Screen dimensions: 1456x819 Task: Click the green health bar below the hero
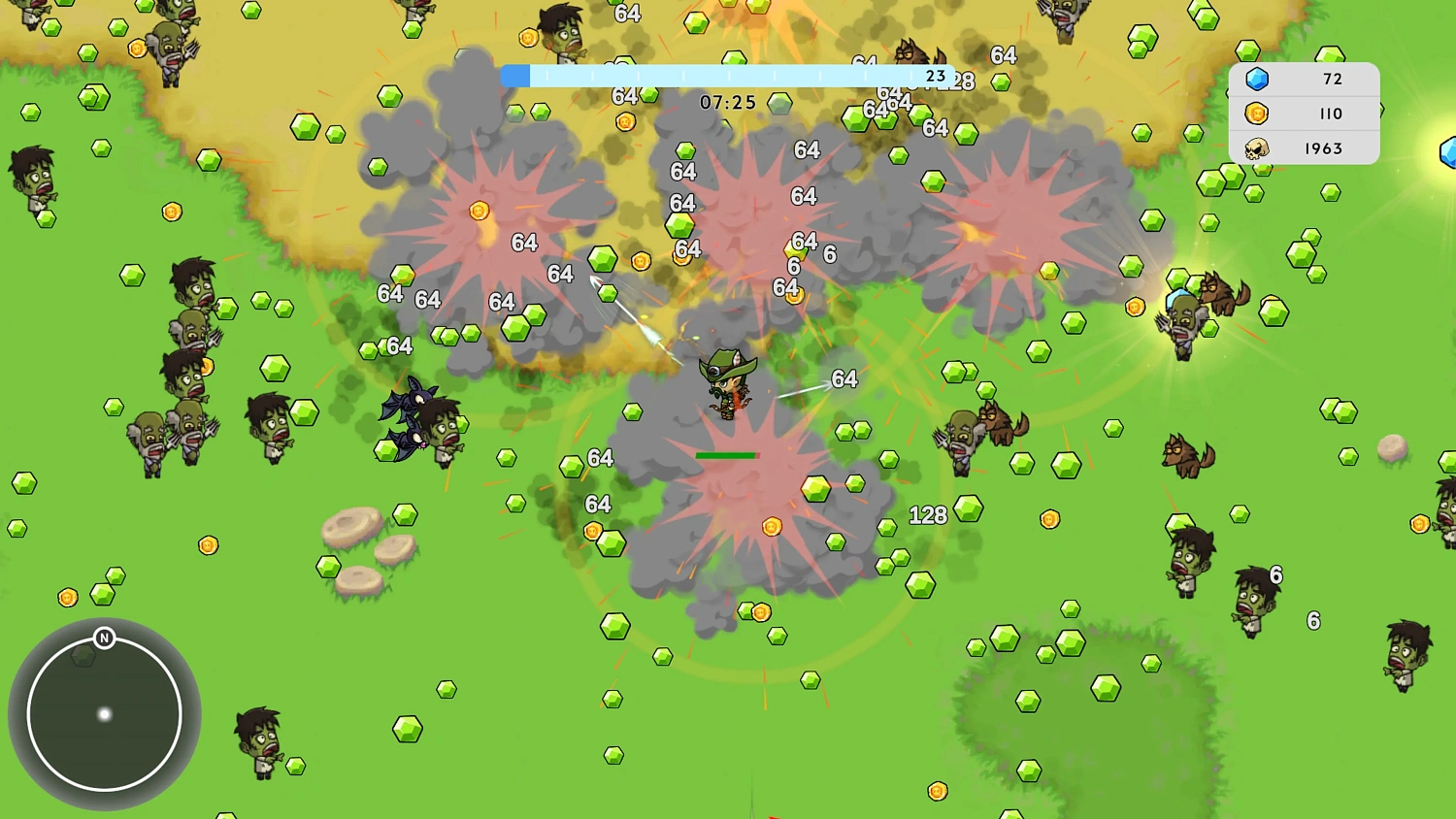pyautogui.click(x=726, y=454)
